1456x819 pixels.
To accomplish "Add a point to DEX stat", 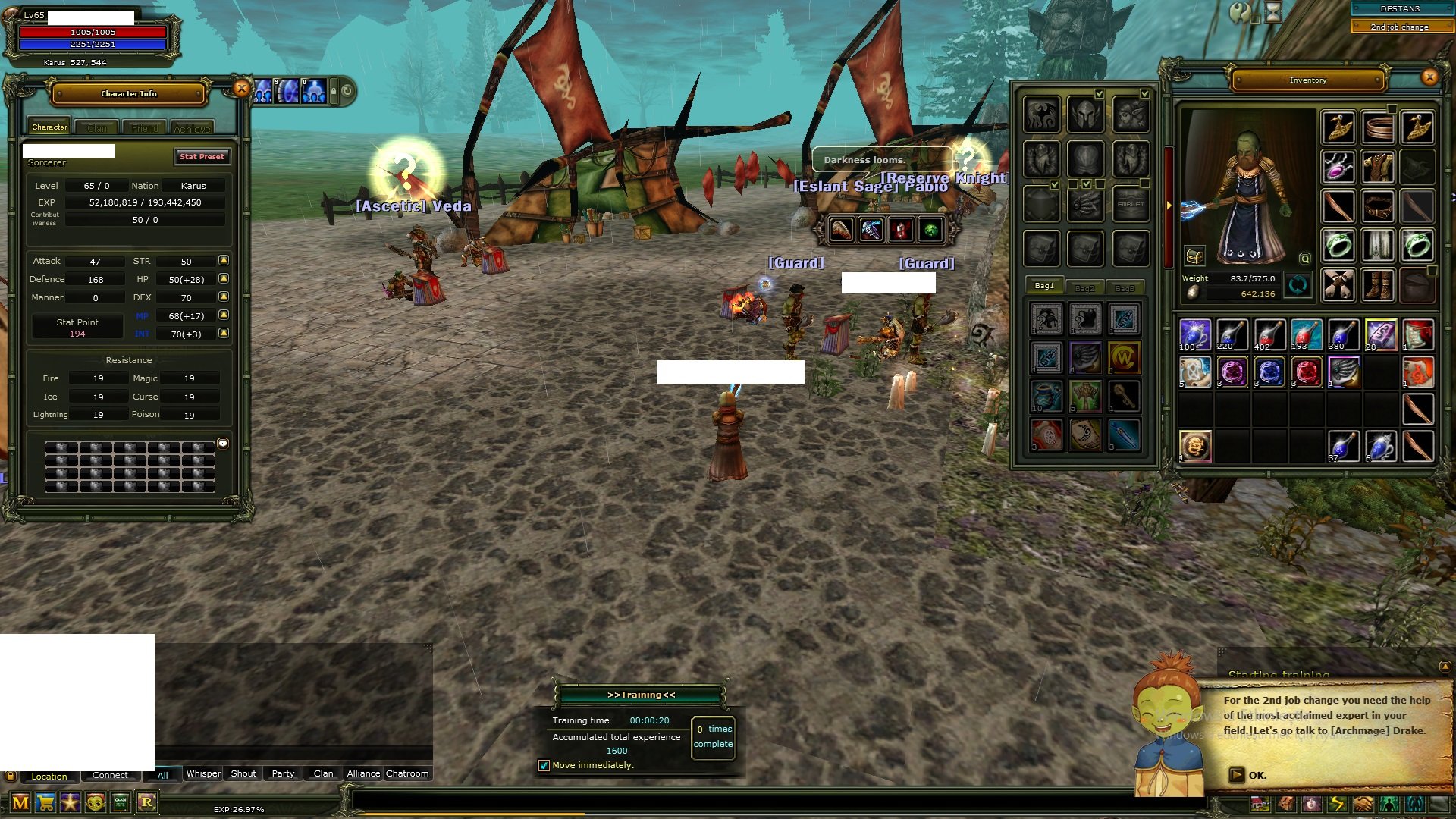I will pyautogui.click(x=224, y=297).
